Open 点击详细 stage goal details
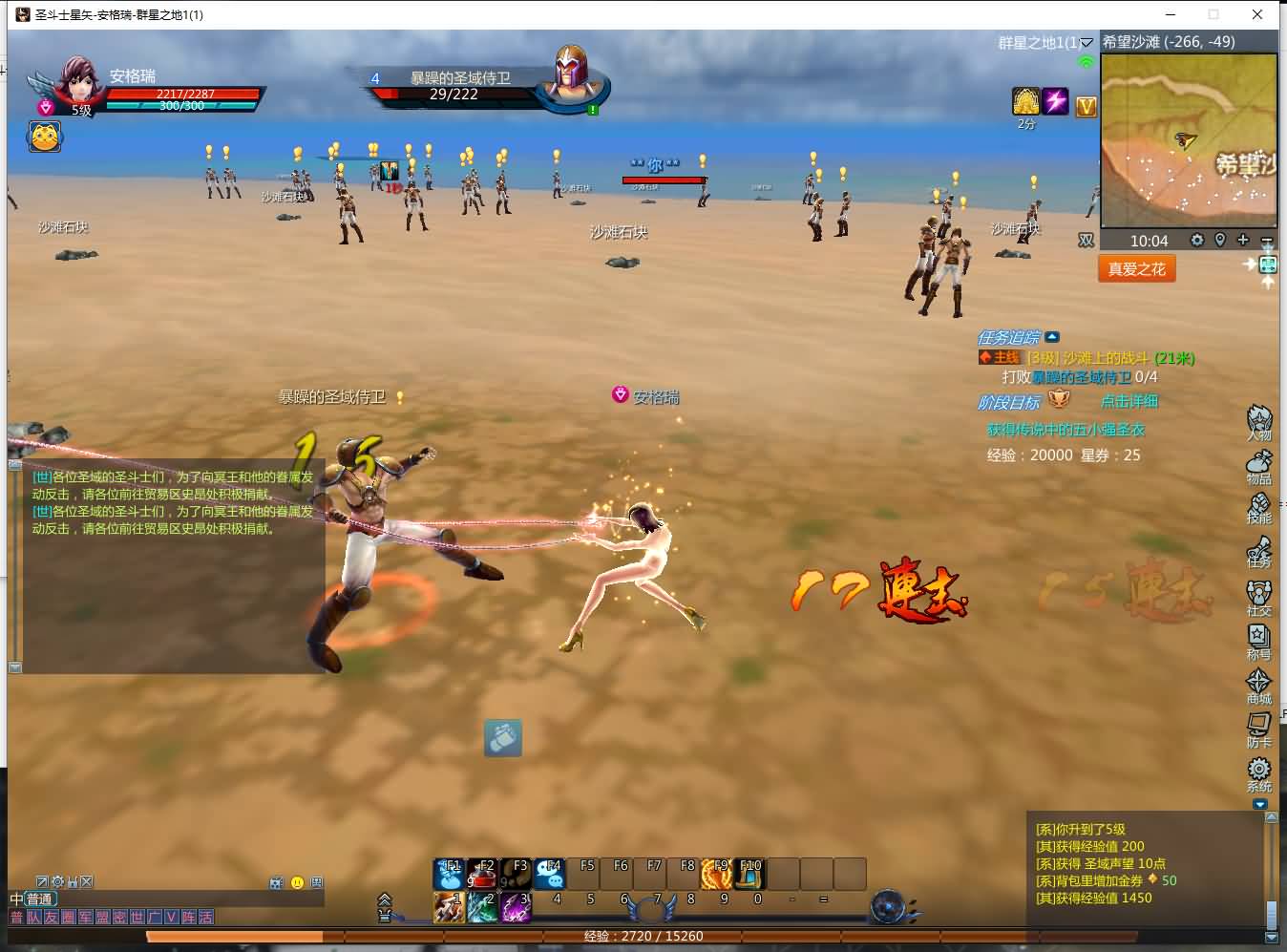This screenshot has height=952, width=1287. pyautogui.click(x=1129, y=401)
